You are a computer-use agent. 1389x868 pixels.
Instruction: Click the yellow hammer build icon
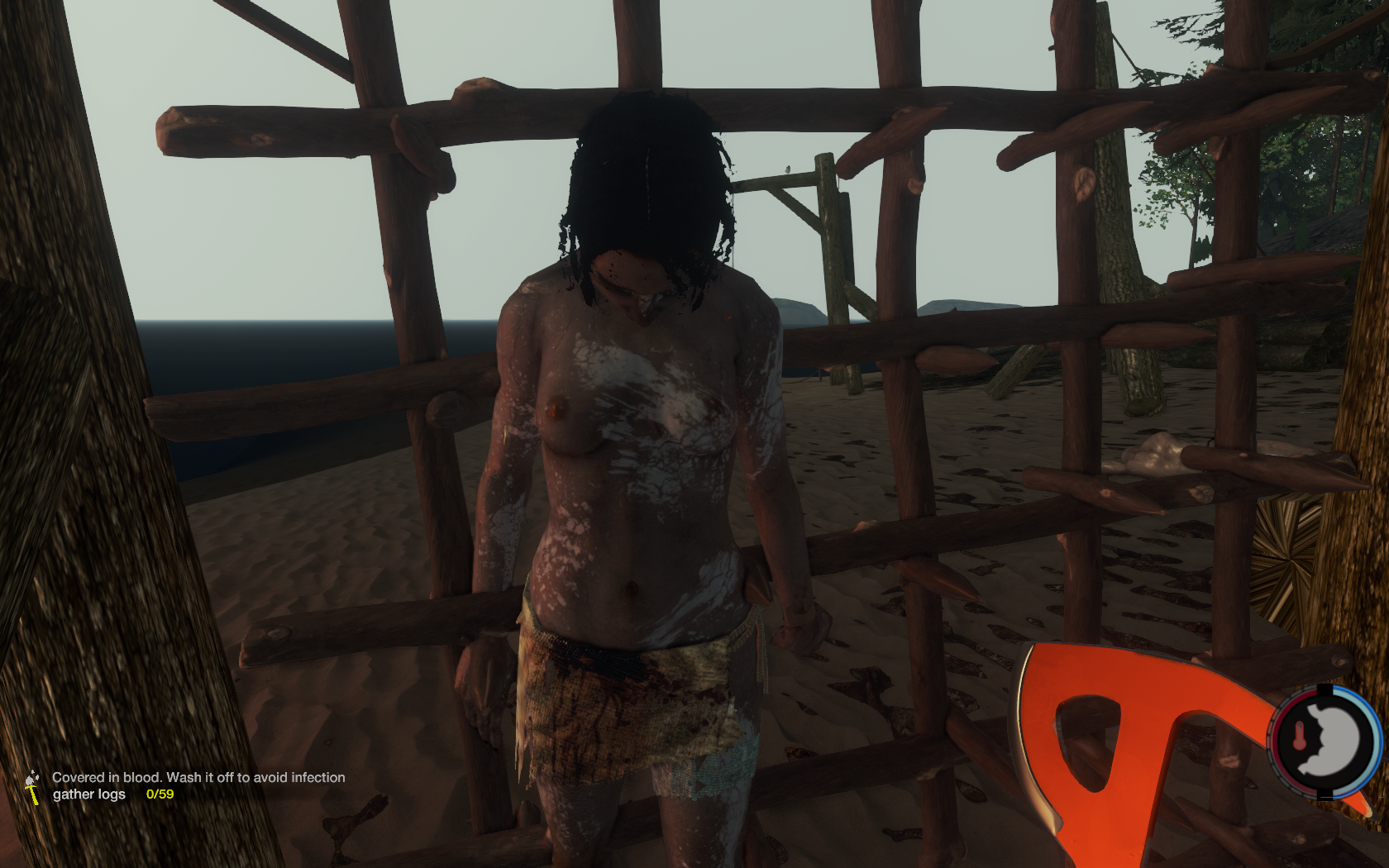tap(32, 788)
